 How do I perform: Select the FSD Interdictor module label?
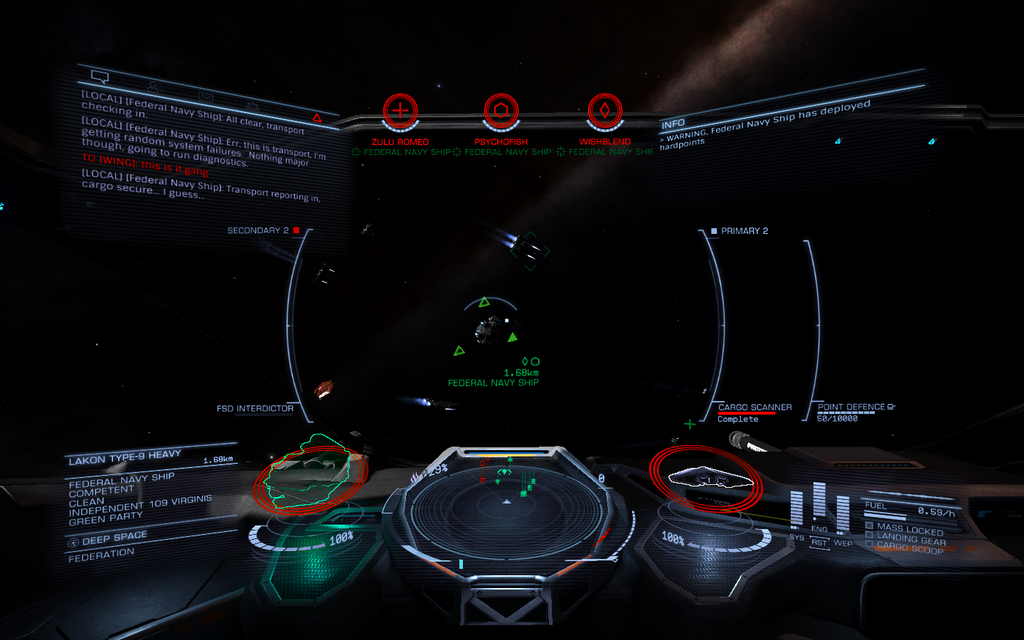coord(255,408)
